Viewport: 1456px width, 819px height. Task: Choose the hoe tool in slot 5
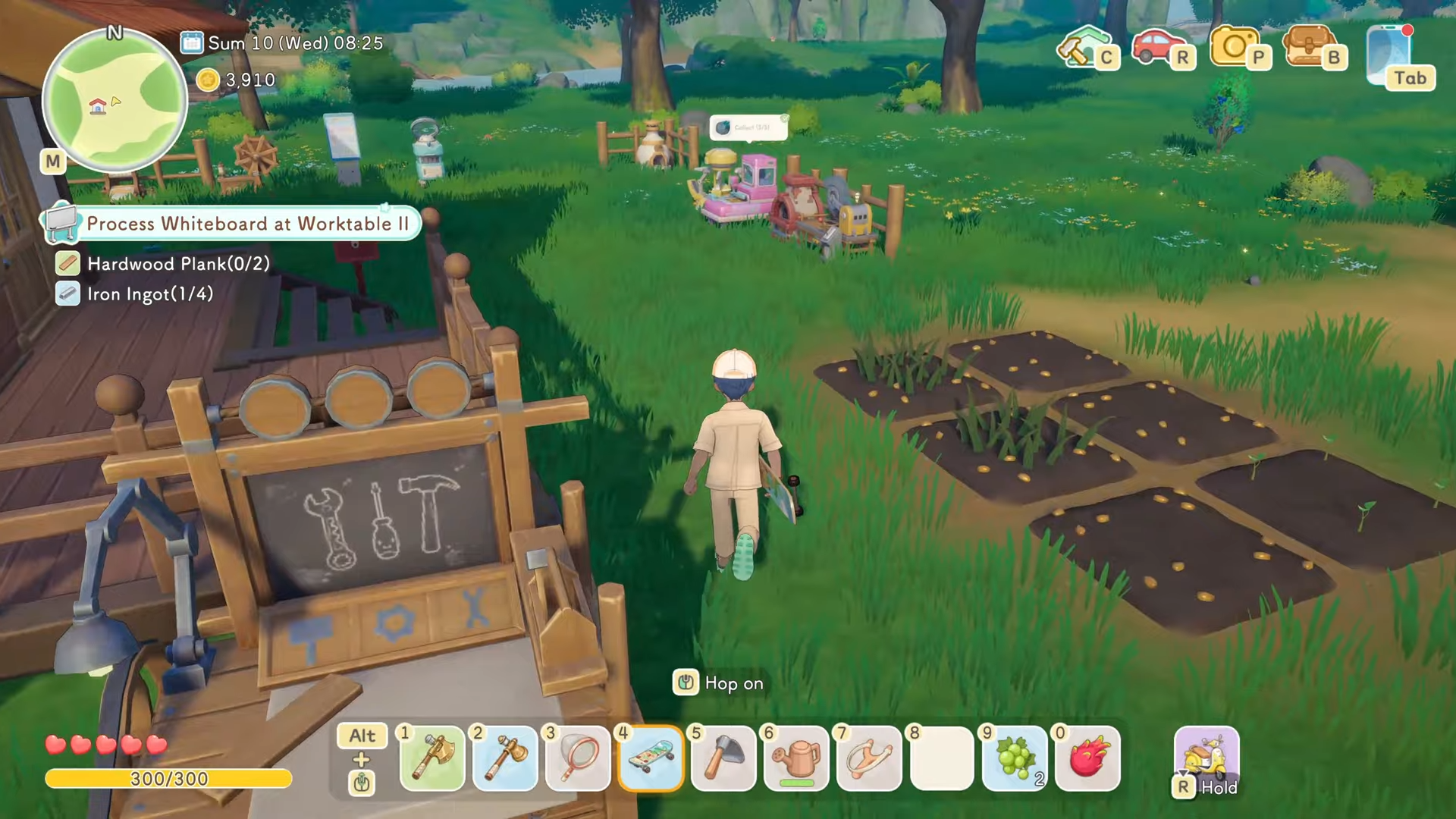(723, 758)
